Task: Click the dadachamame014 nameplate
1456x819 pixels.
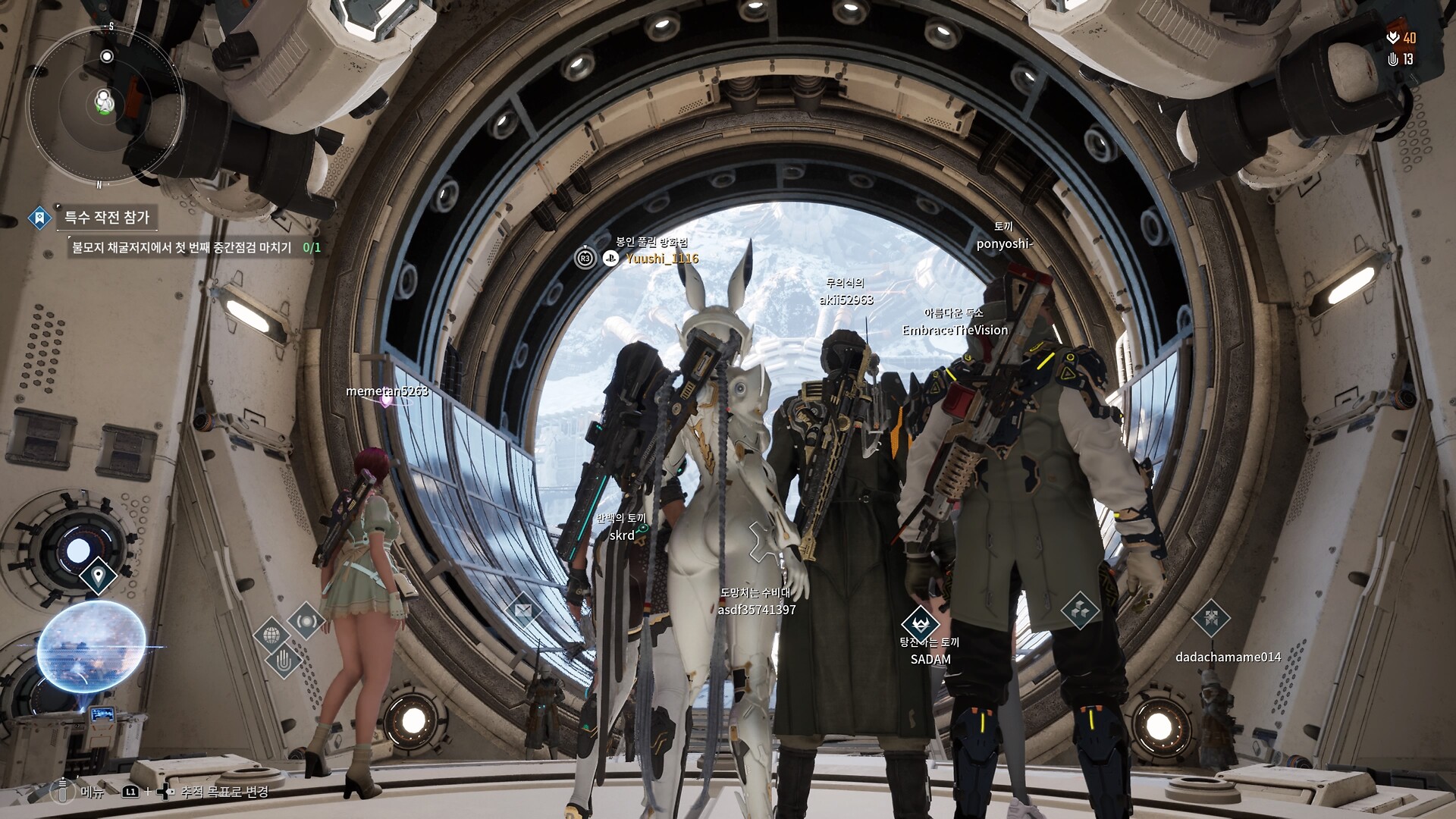Action: [1228, 657]
